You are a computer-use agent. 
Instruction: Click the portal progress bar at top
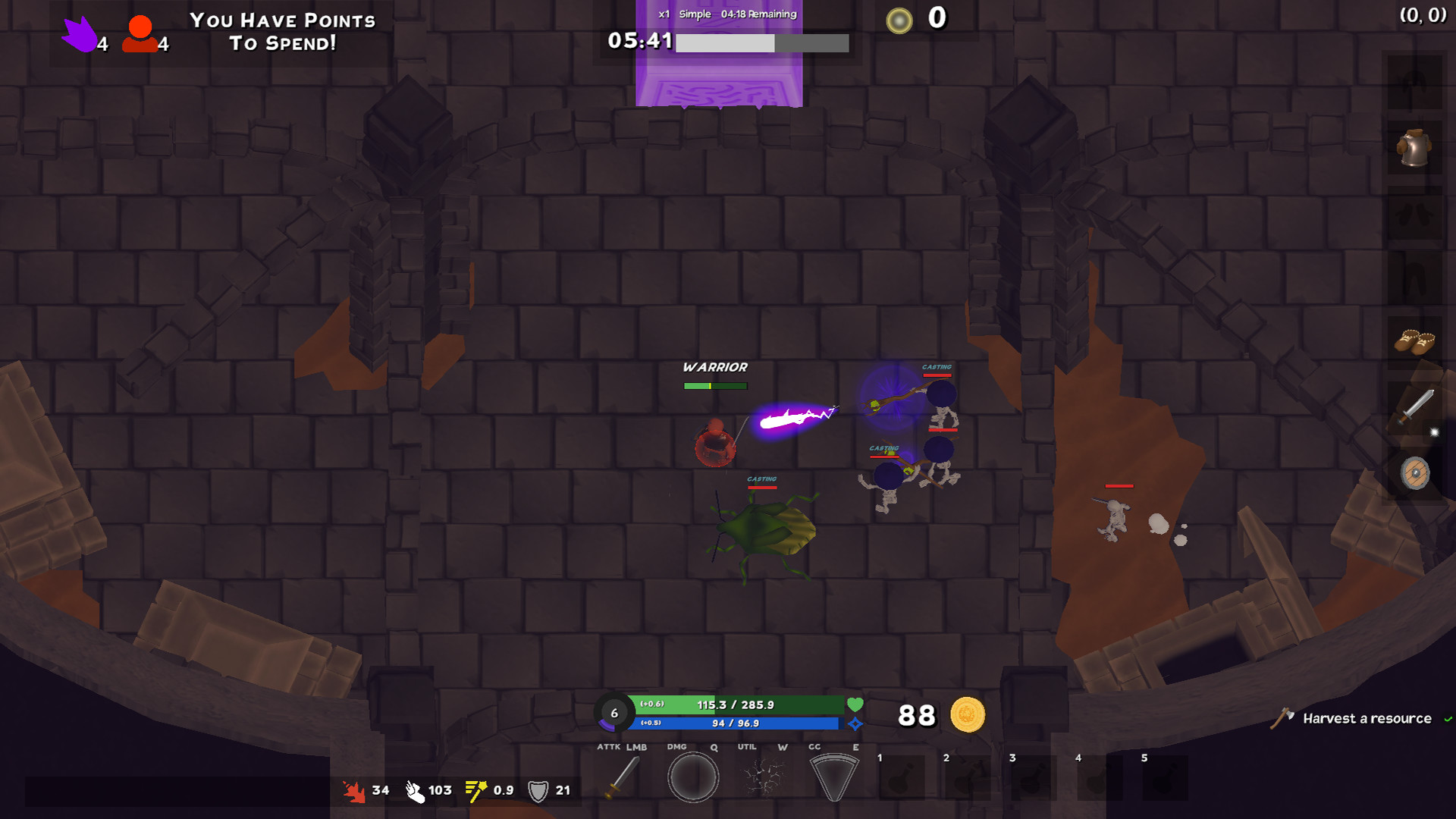click(762, 43)
